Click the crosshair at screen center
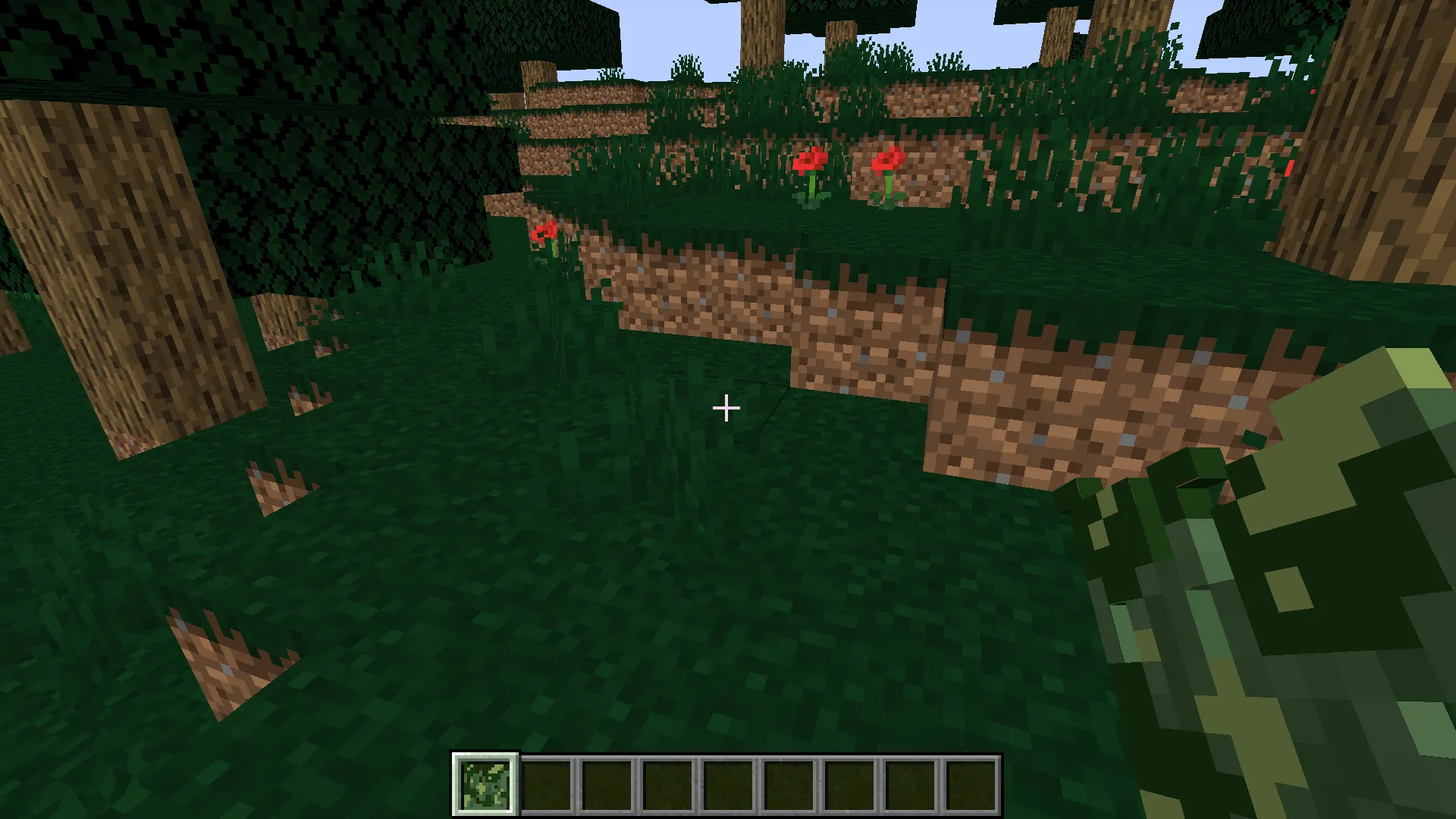Image resolution: width=1456 pixels, height=819 pixels. point(726,409)
